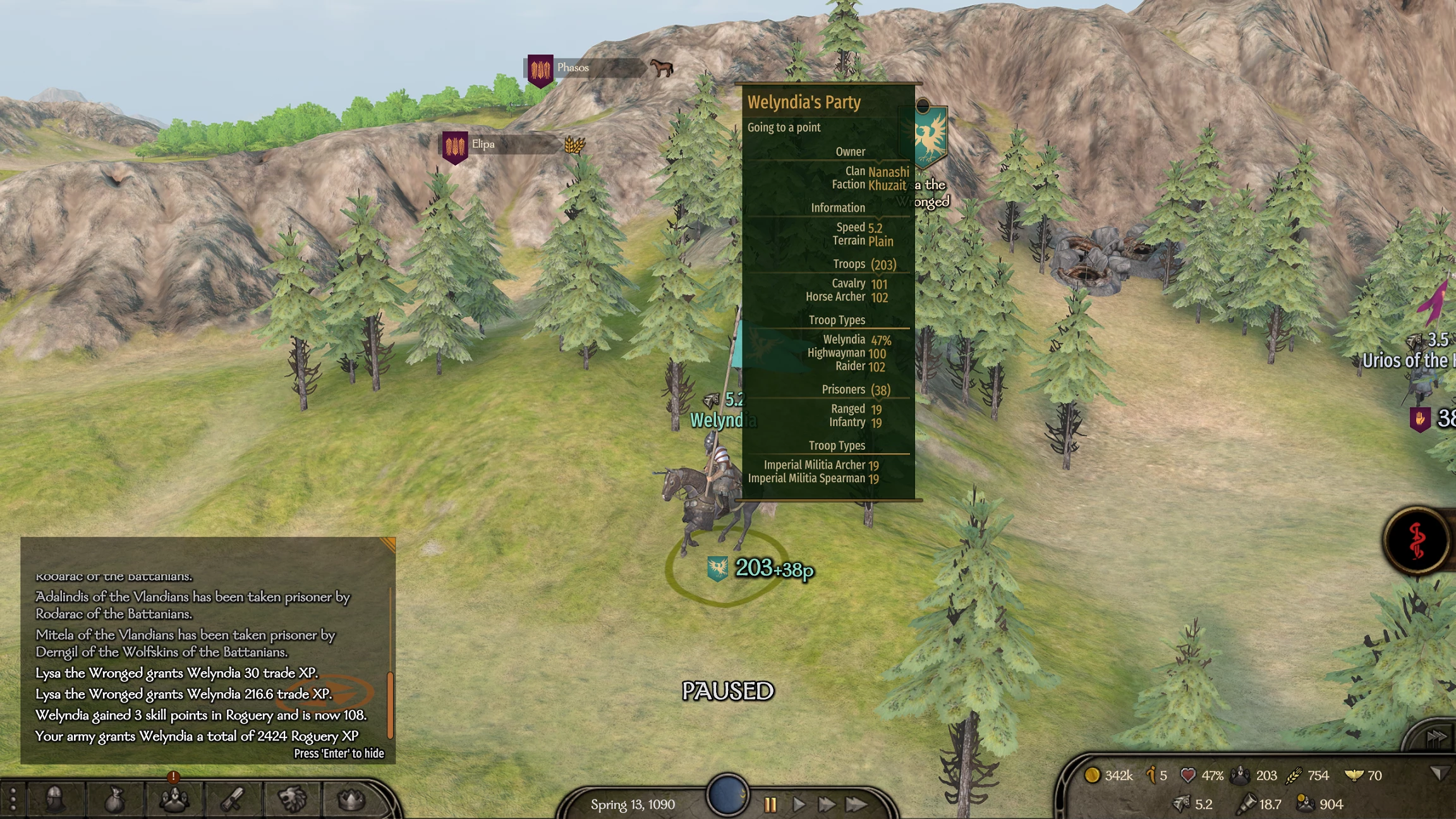
Task: Select Welyndia's party banner on map
Action: tap(717, 569)
